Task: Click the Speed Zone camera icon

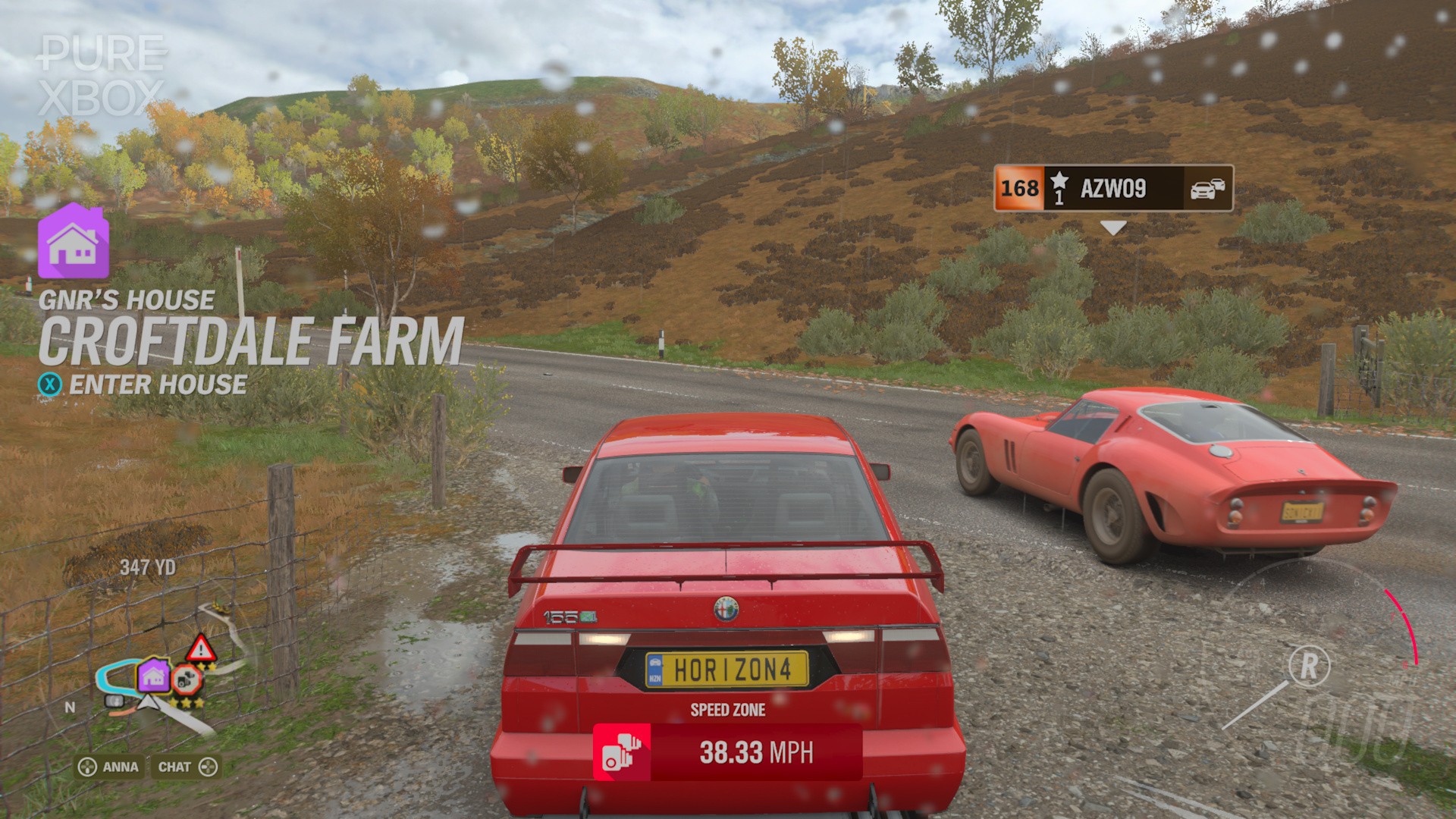Action: pos(621,752)
